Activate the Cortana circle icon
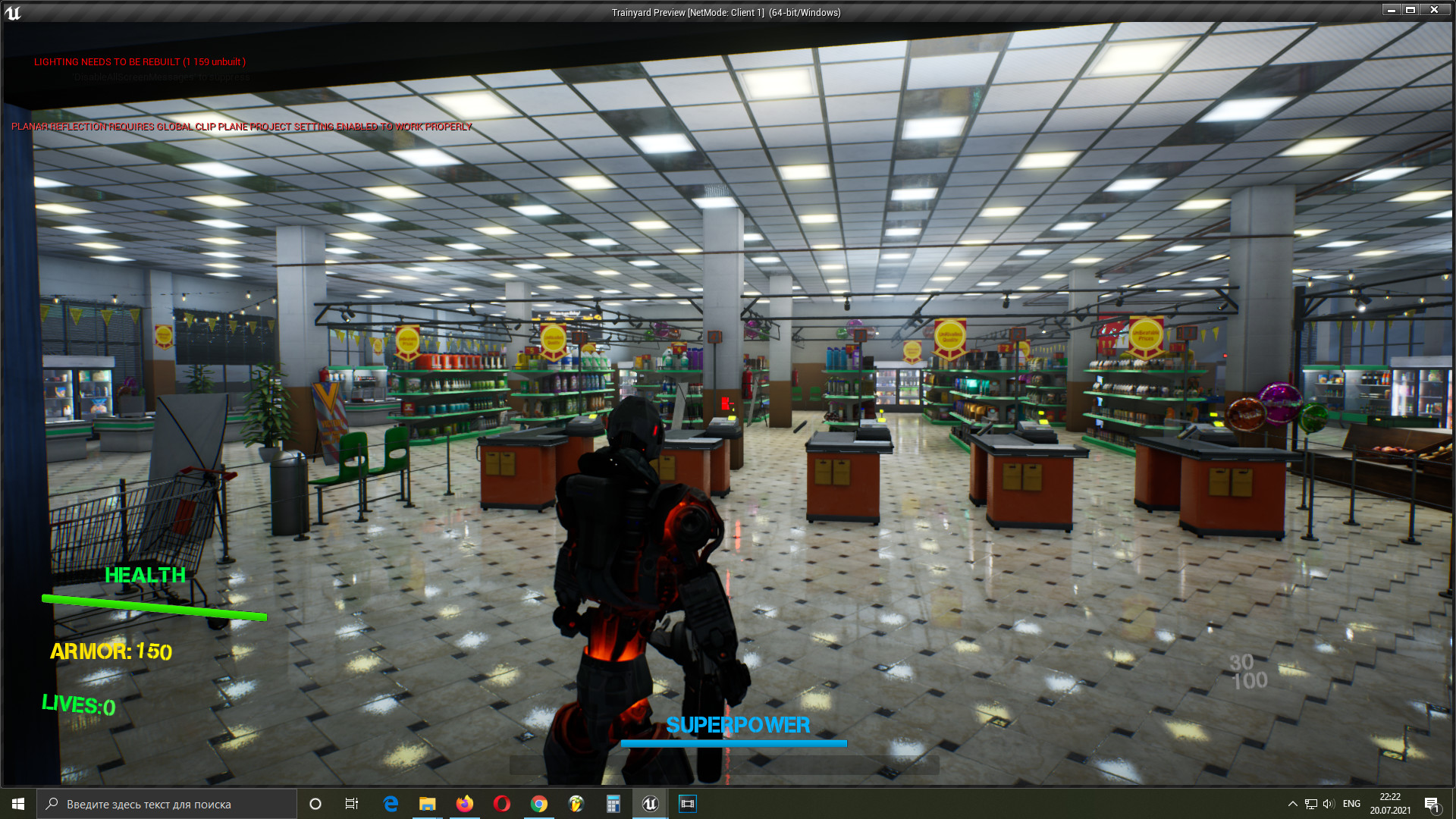Image resolution: width=1456 pixels, height=819 pixels. (x=315, y=804)
